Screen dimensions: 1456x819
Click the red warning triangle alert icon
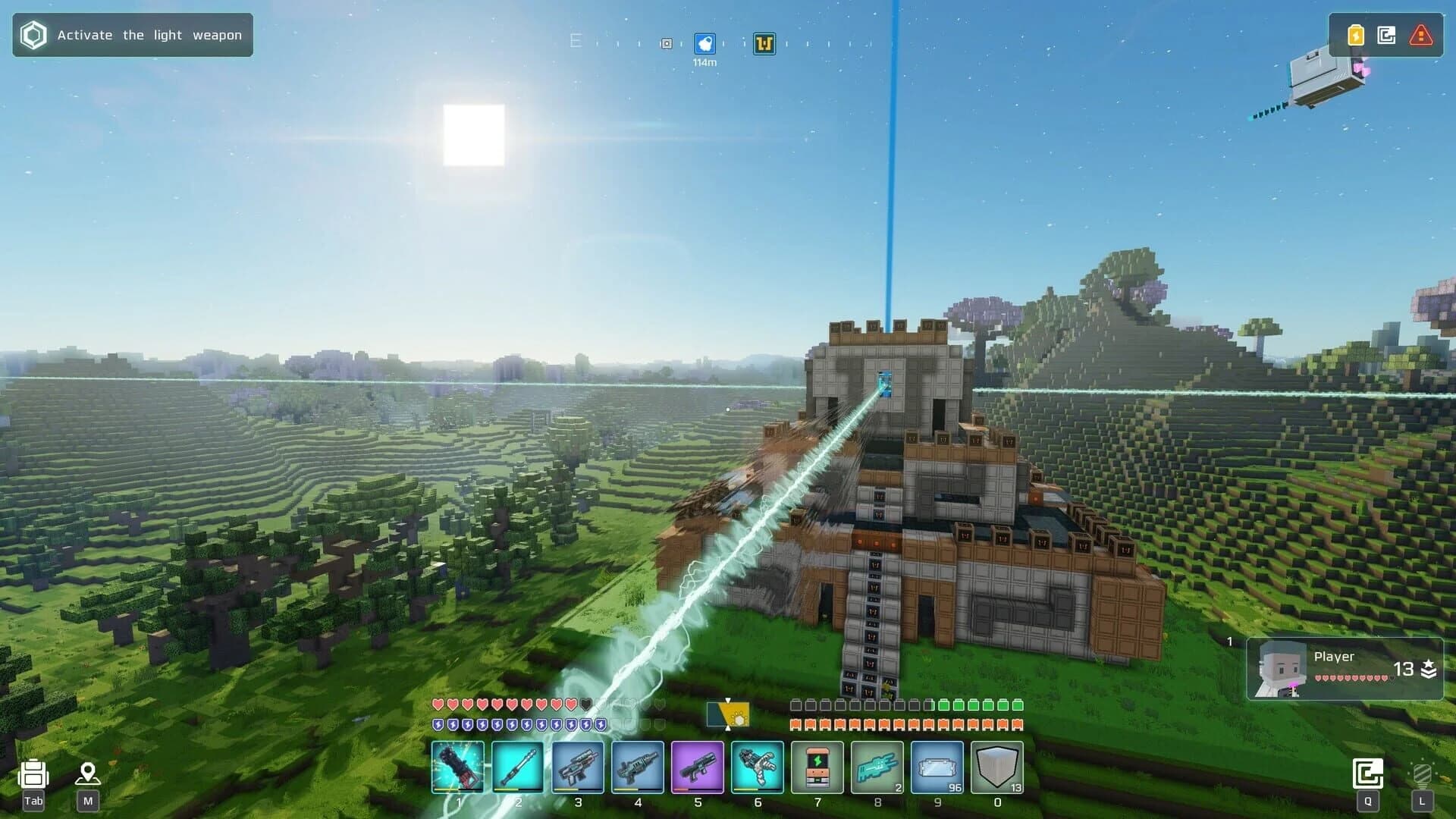tap(1419, 34)
